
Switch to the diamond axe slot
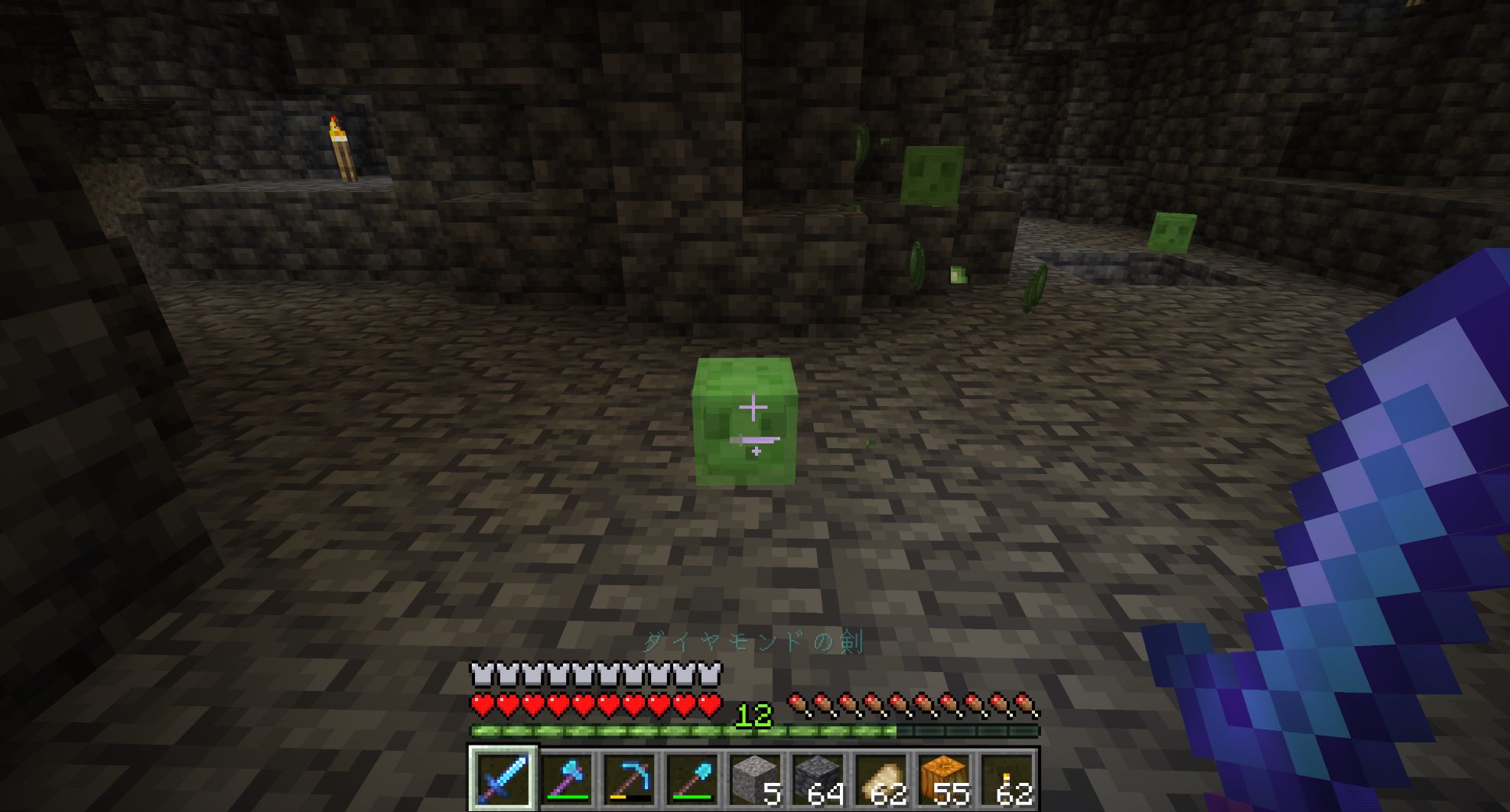point(566,778)
